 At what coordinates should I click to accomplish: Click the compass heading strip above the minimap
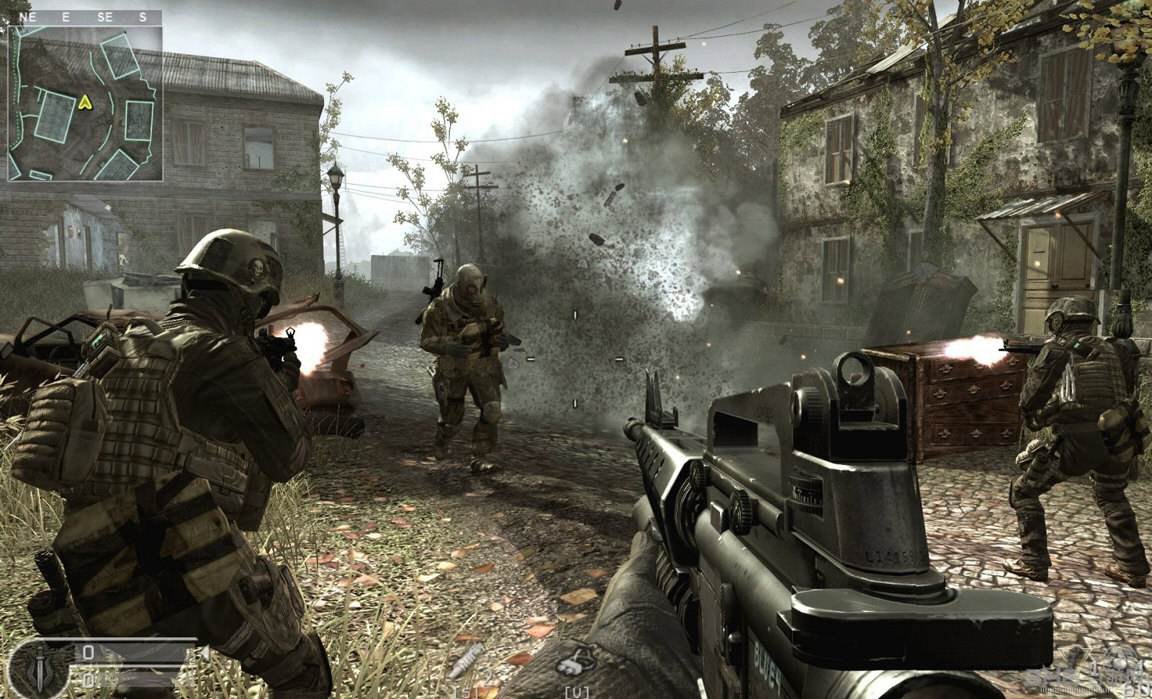point(85,17)
